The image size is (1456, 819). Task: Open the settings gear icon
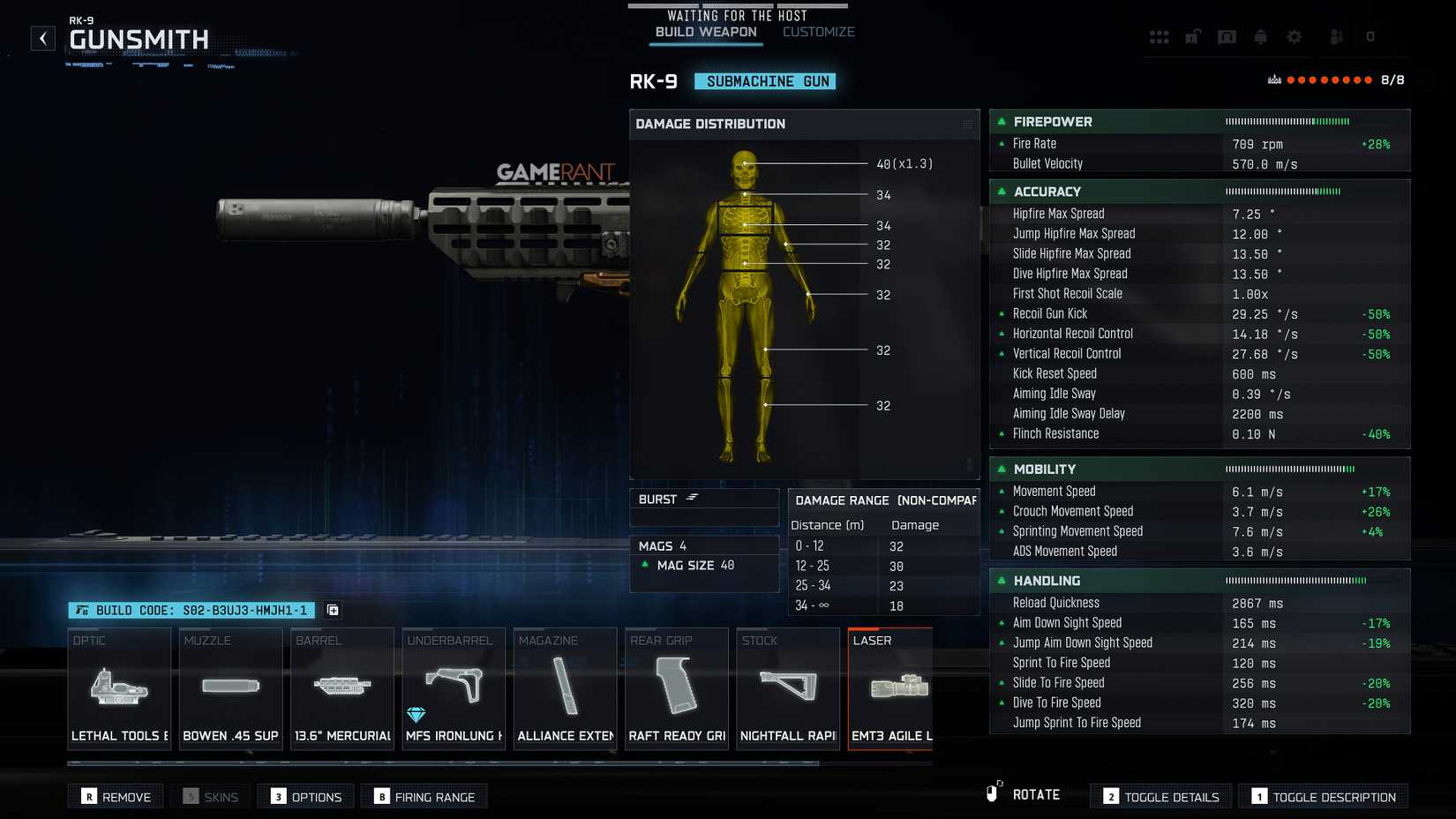coord(1294,36)
